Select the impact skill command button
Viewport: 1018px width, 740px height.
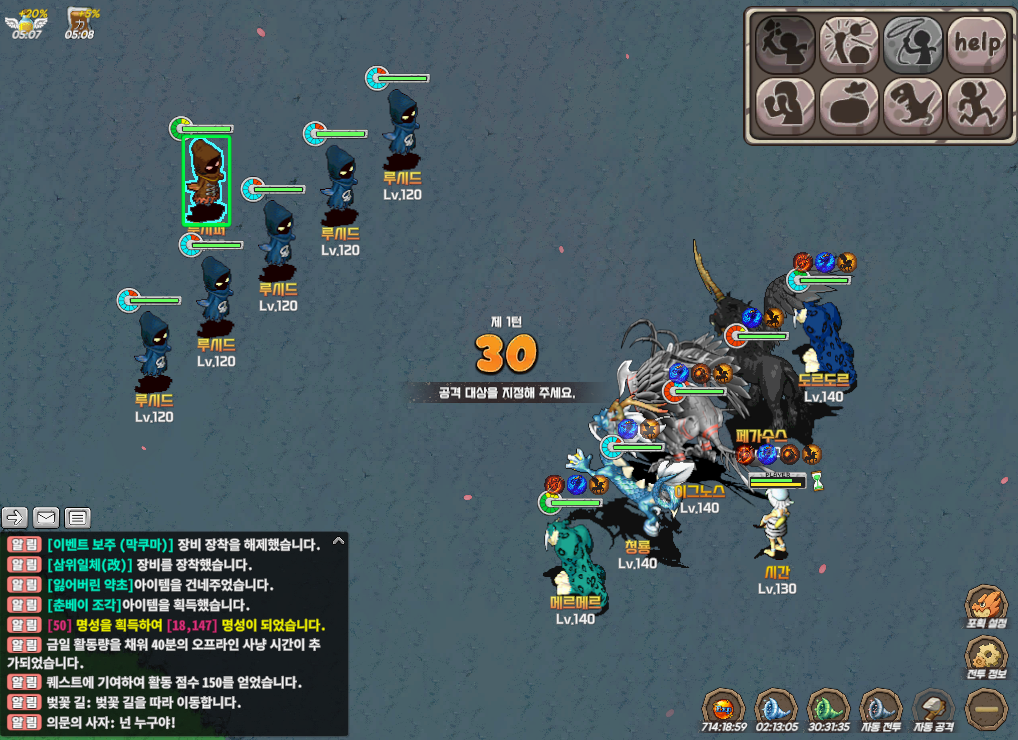(849, 43)
